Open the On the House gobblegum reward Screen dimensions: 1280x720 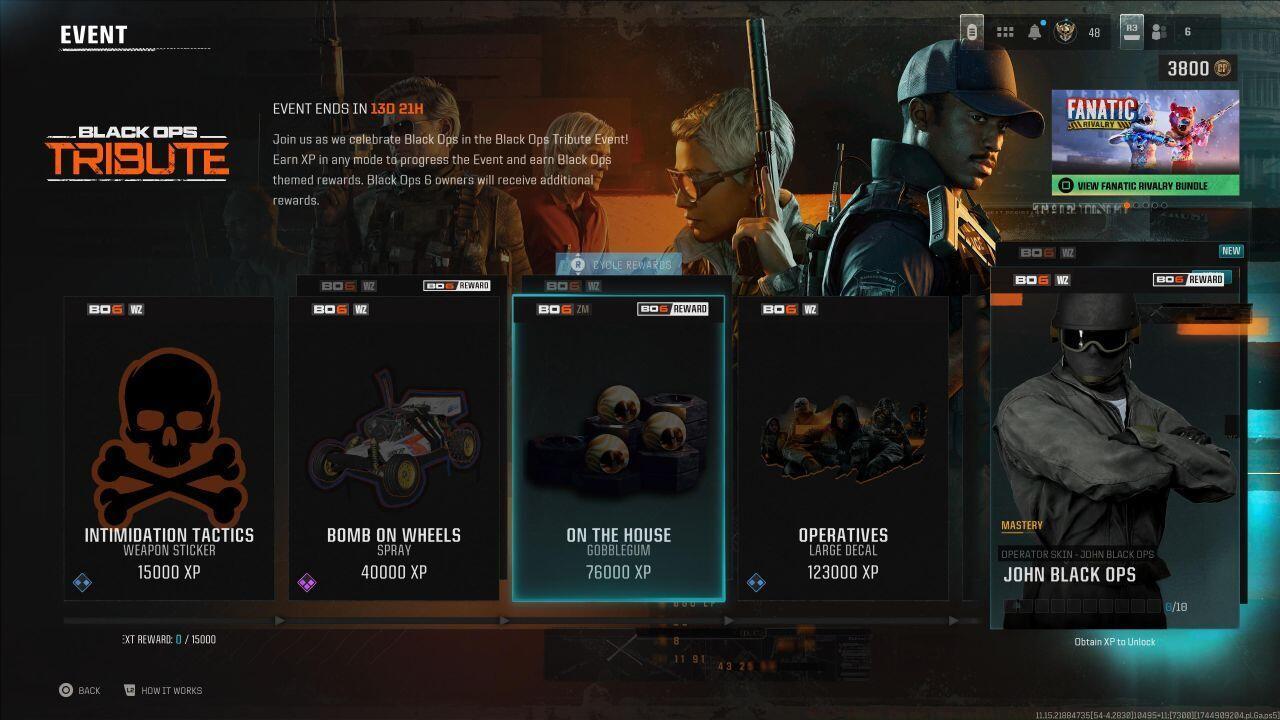(618, 448)
